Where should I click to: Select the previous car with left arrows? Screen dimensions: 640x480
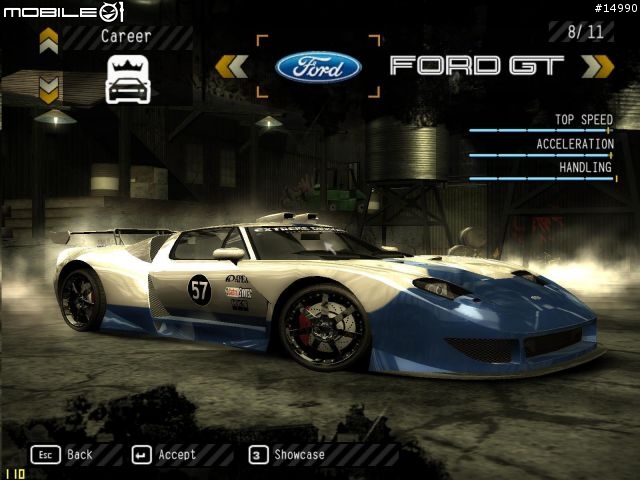[231, 67]
